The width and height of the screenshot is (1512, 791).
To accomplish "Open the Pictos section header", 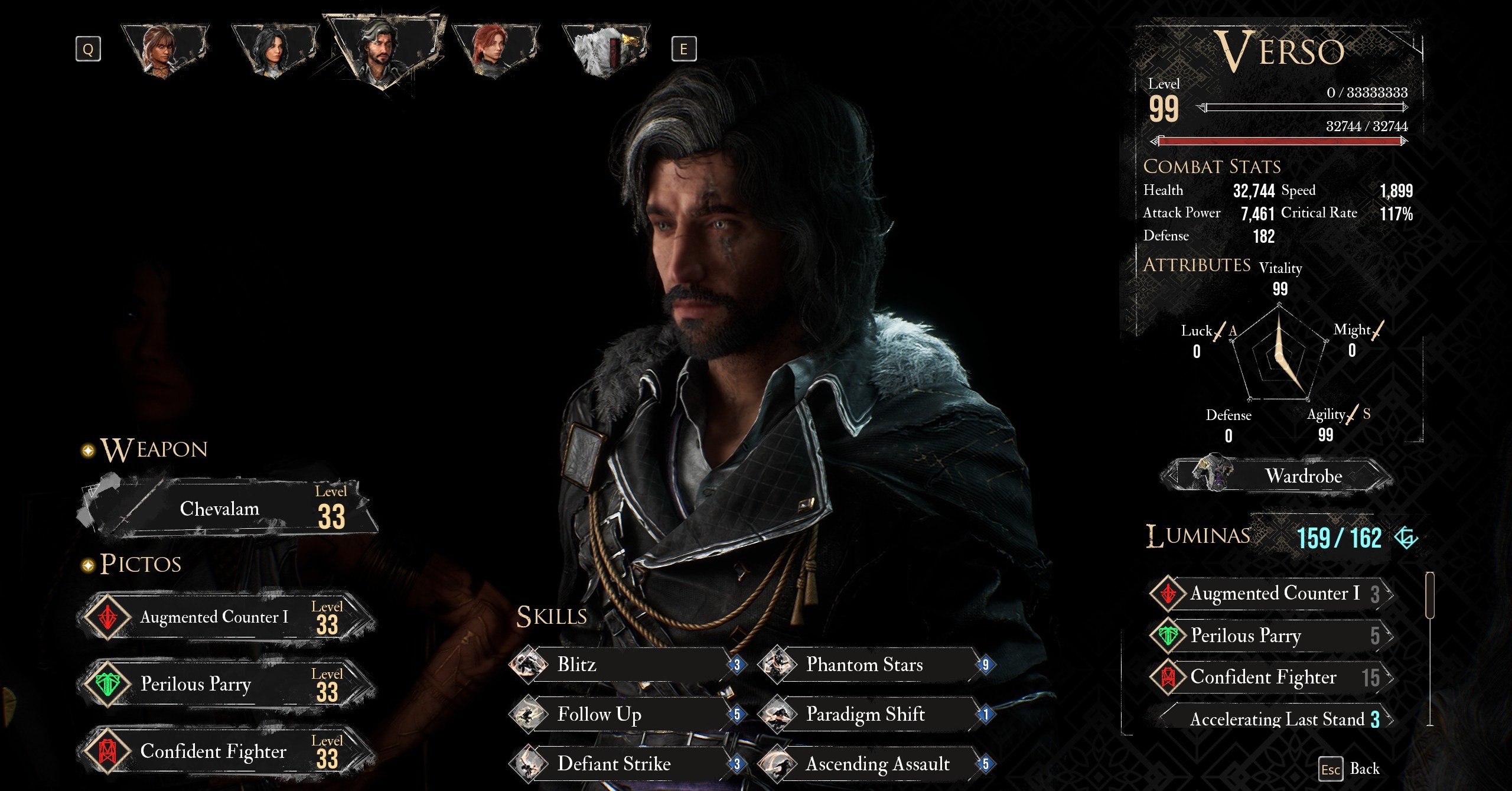I will pyautogui.click(x=141, y=564).
